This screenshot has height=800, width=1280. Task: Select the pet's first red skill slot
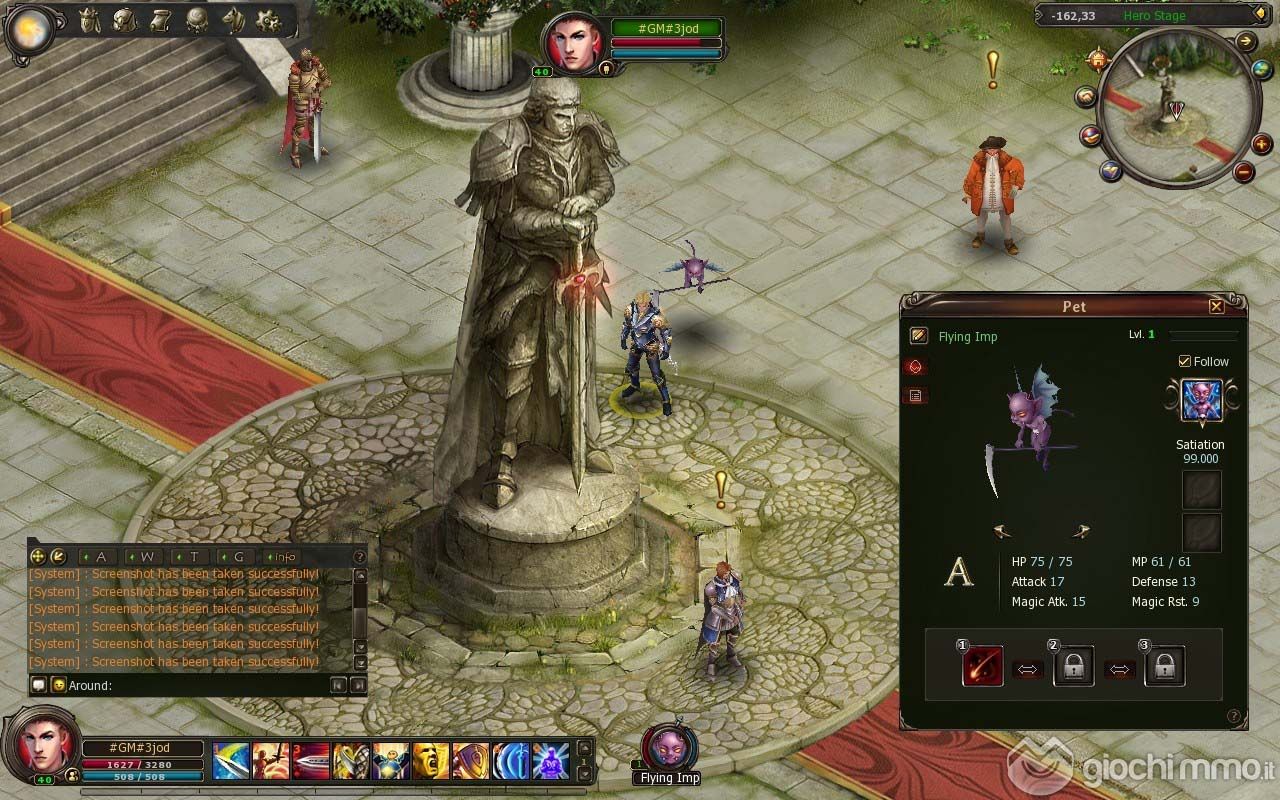(982, 667)
